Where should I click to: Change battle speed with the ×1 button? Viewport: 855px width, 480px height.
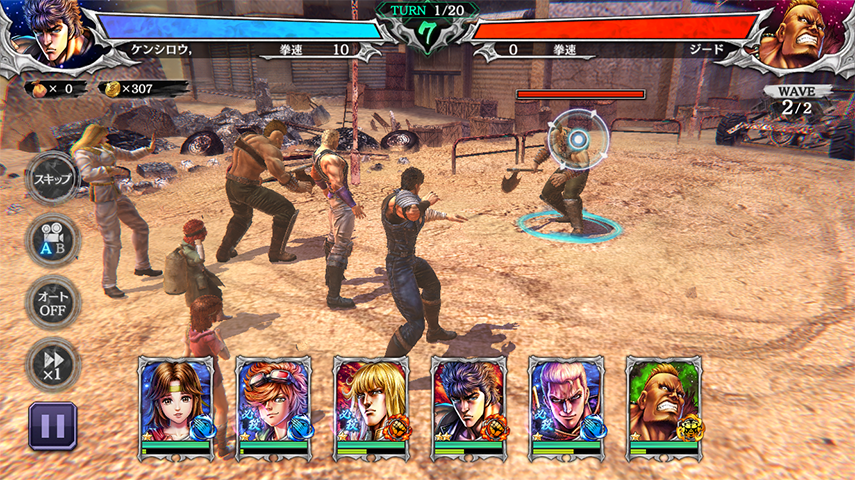[x=52, y=364]
